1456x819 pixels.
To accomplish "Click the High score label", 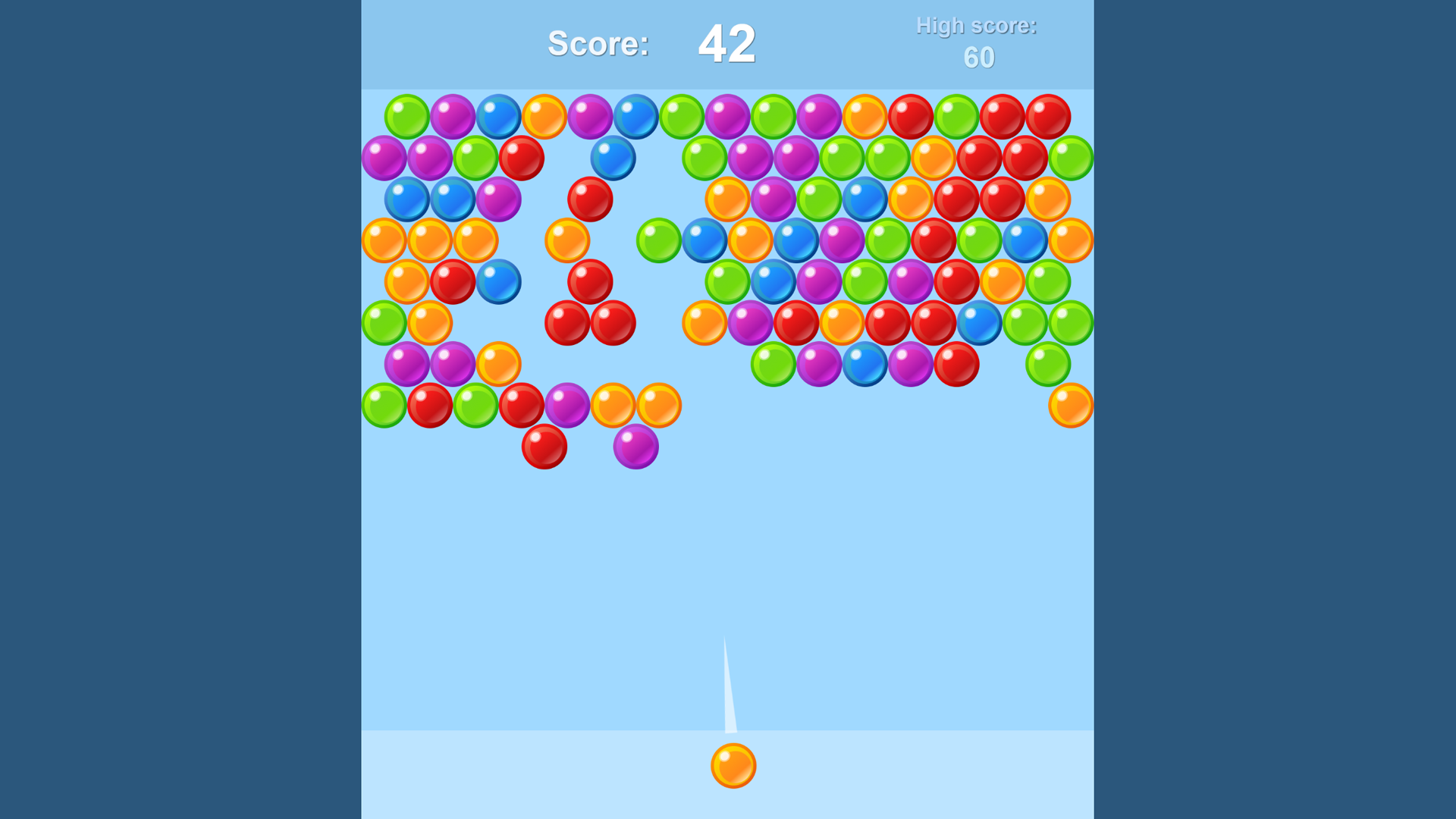I will point(977,25).
